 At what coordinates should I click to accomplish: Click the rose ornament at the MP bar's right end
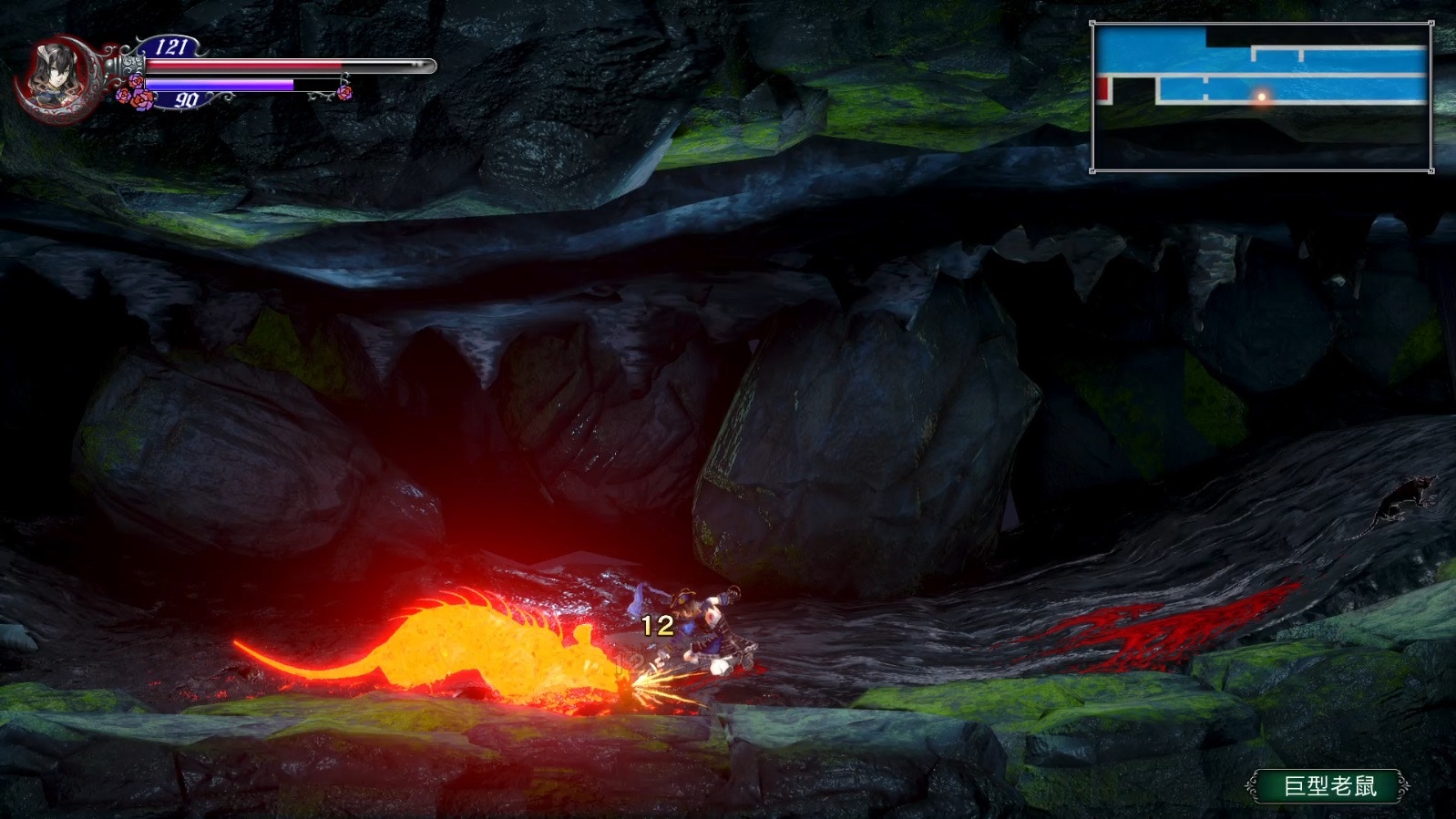[343, 94]
